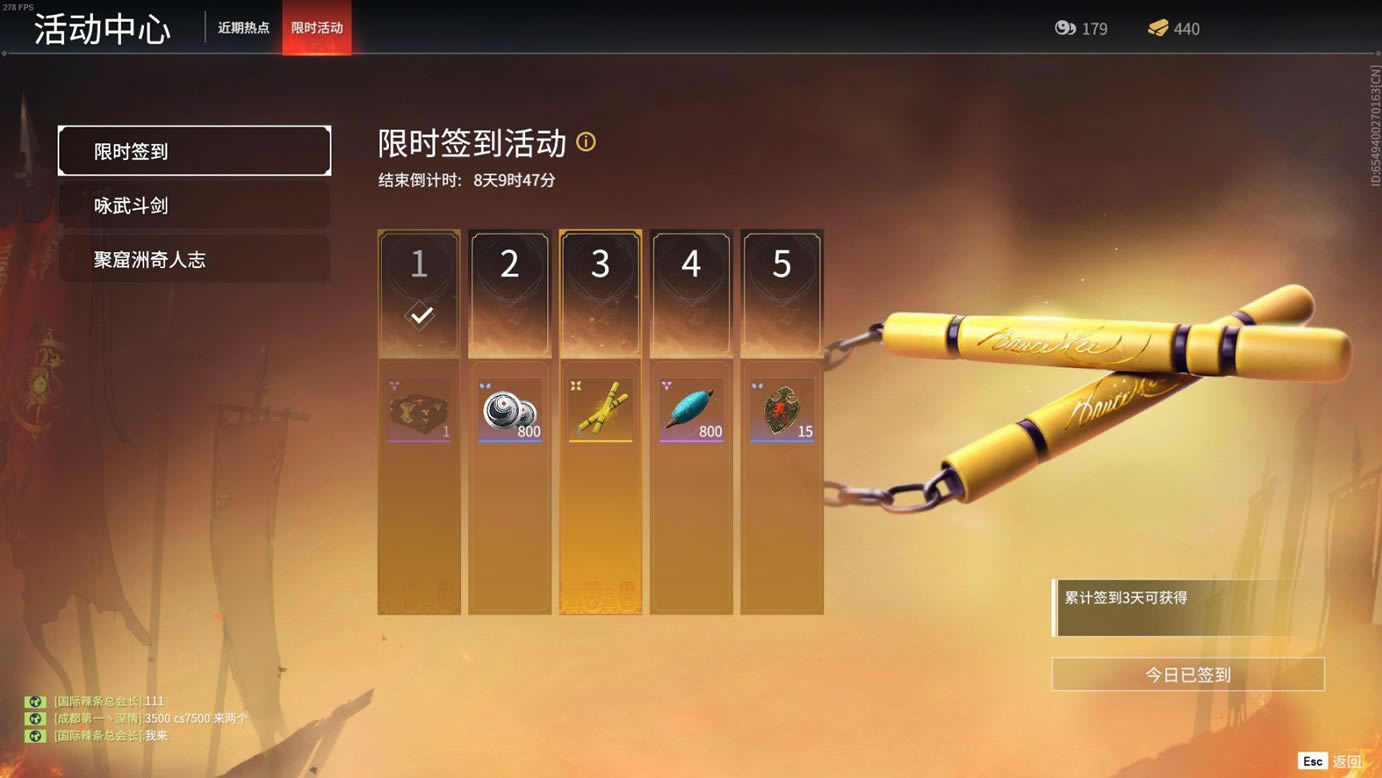Open the 聚窟洲奇人志 event entry
This screenshot has width=1382, height=778.
tap(194, 259)
